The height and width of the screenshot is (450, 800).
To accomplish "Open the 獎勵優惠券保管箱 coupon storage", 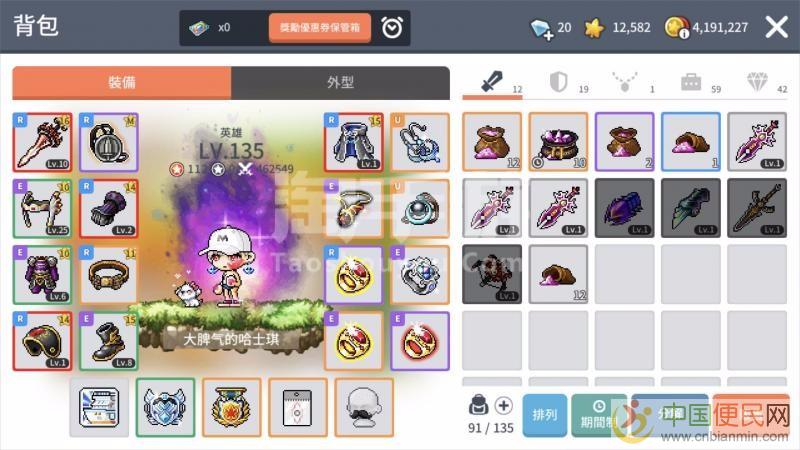I will [320, 28].
